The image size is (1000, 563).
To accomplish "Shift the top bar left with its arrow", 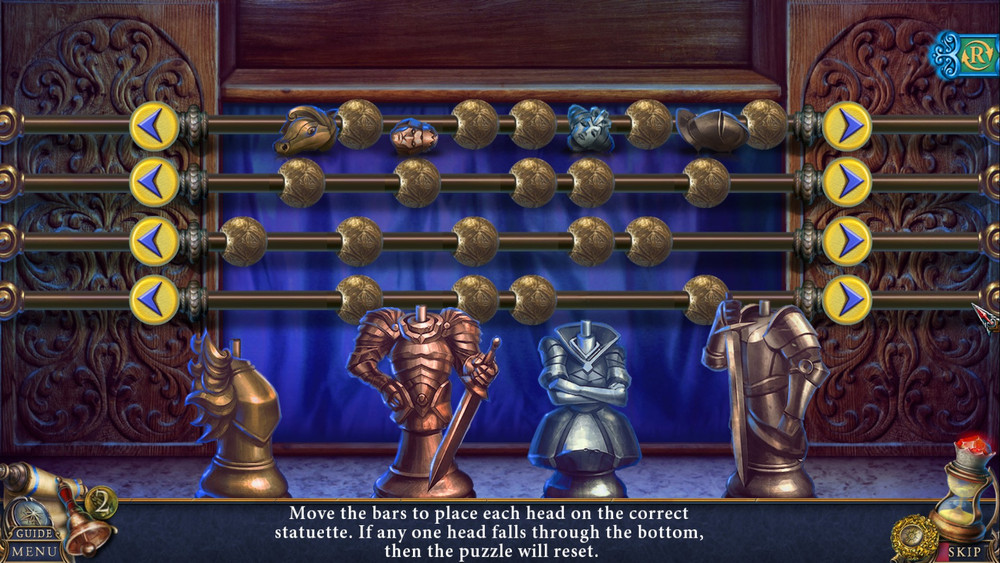I will [154, 127].
